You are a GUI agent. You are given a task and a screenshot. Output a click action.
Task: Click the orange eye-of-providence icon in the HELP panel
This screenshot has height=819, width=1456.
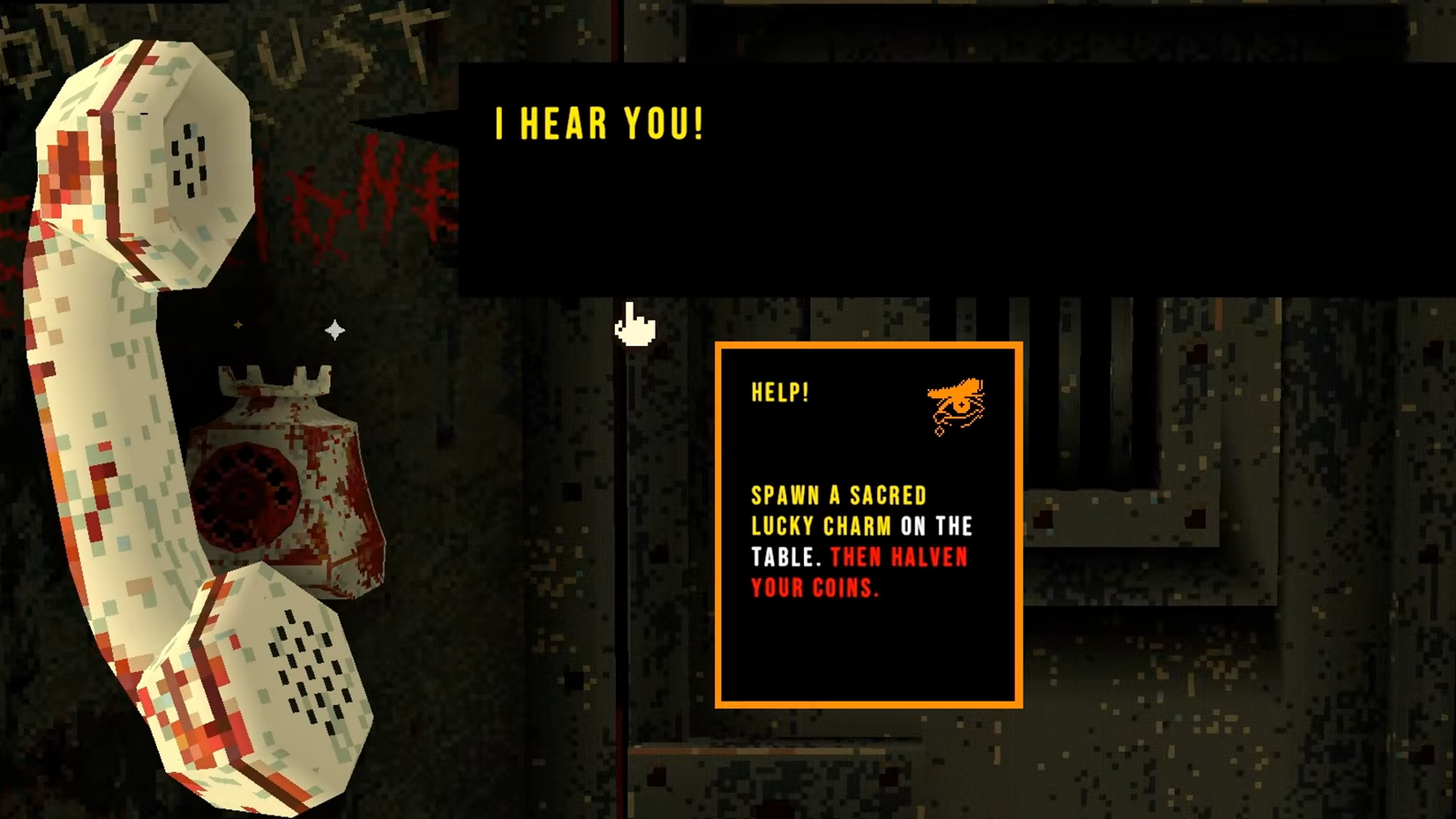[957, 403]
